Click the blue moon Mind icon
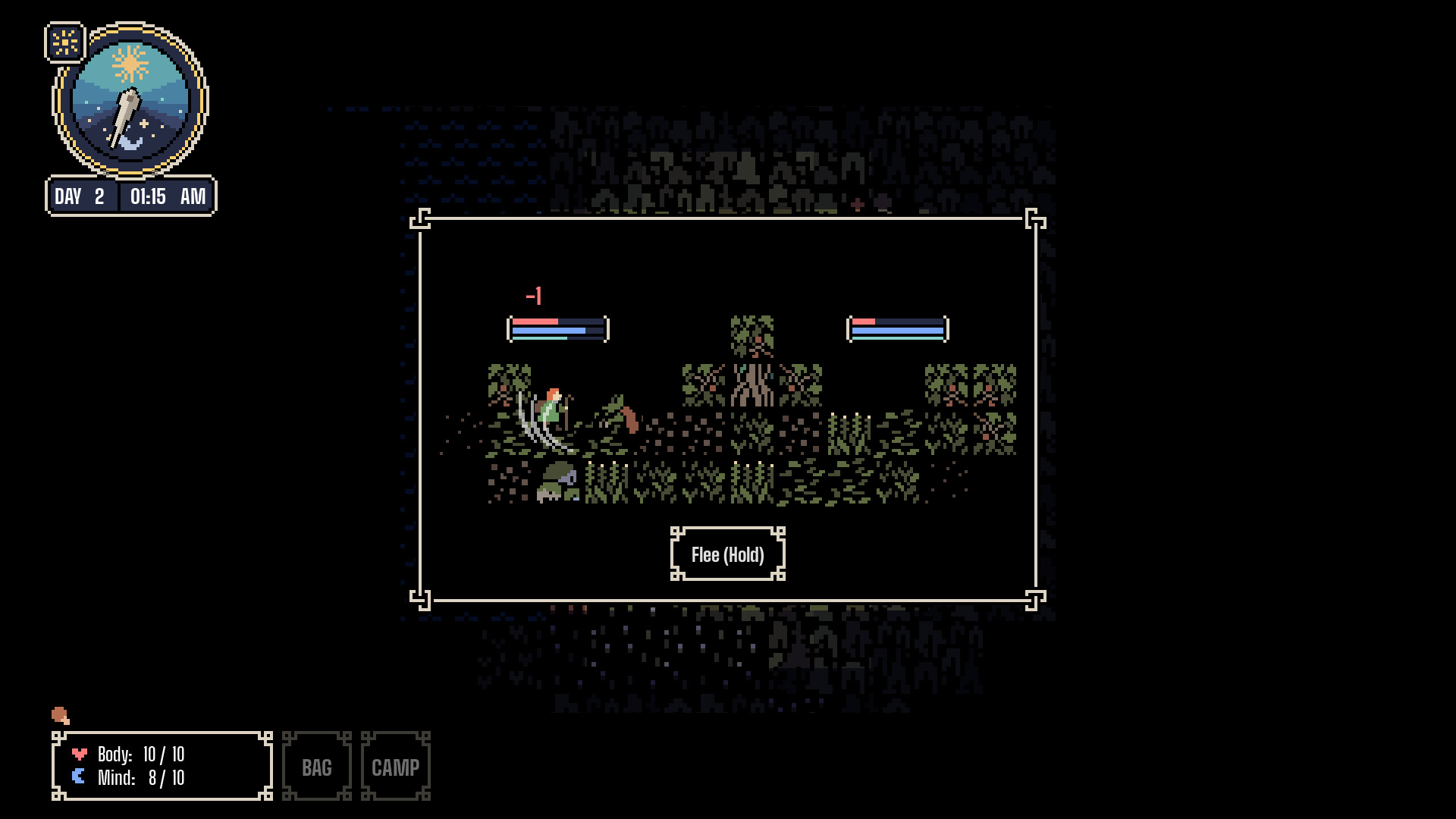 [79, 777]
